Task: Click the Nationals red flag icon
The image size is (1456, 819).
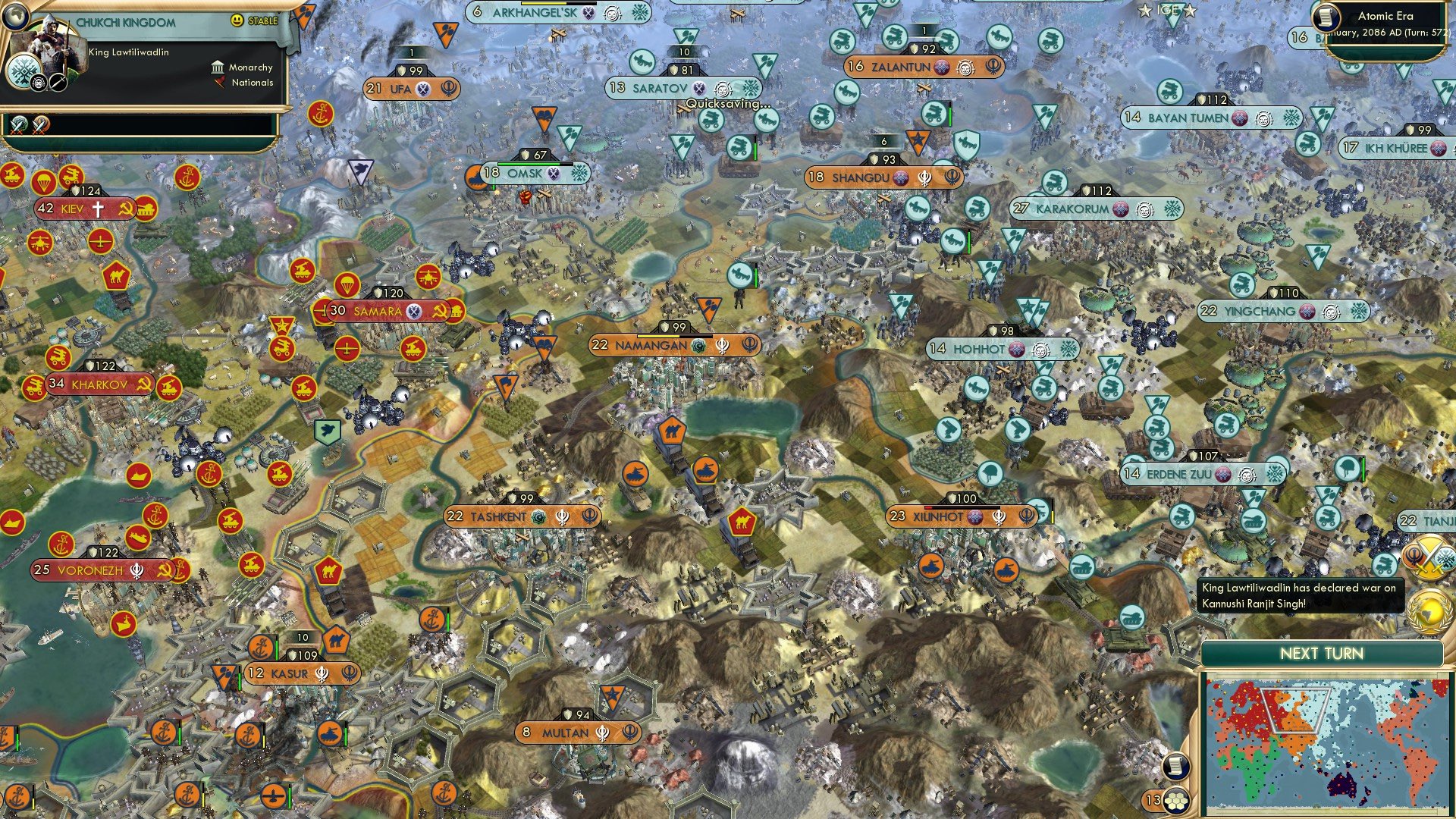Action: (218, 83)
